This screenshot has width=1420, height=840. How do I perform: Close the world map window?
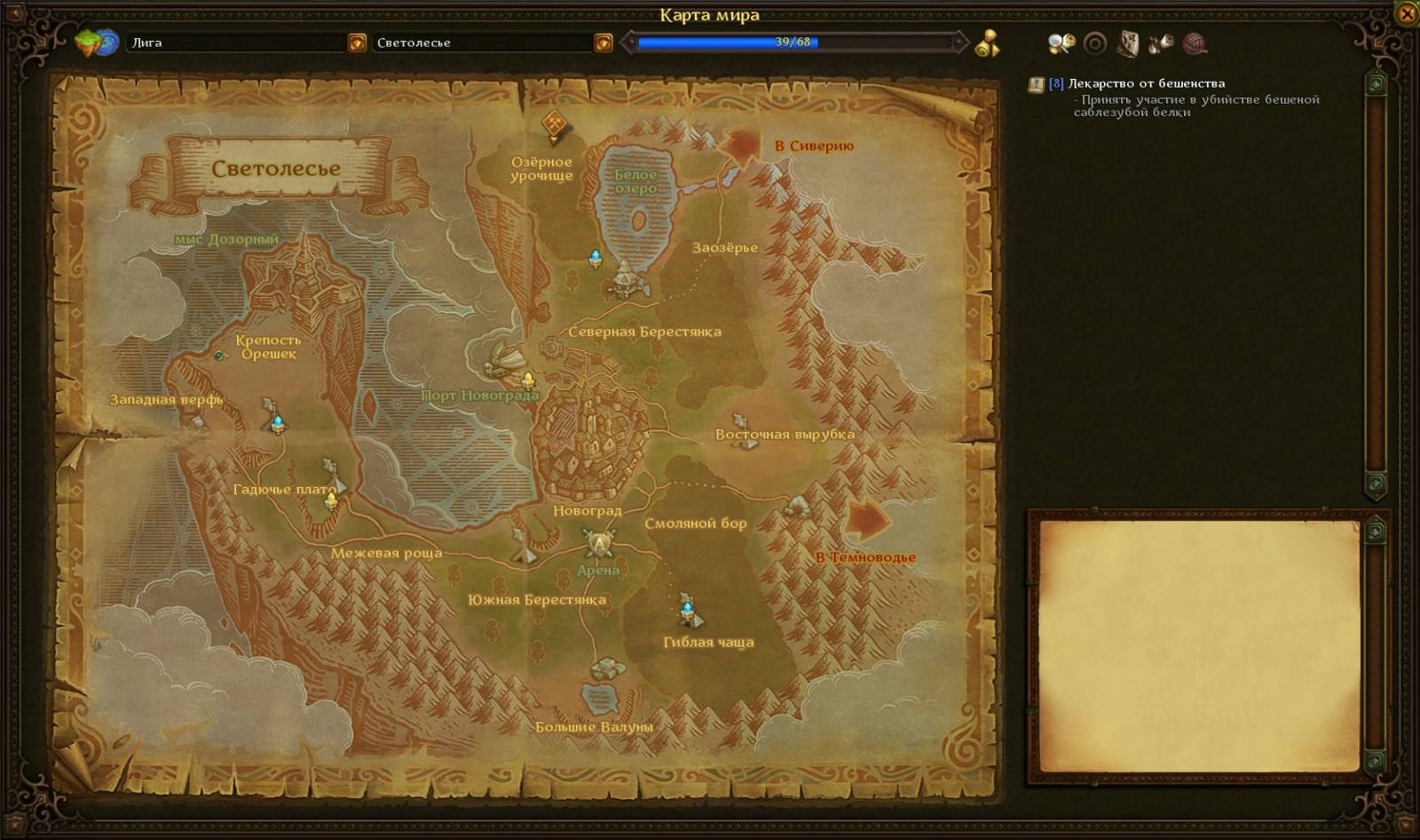tap(1407, 14)
